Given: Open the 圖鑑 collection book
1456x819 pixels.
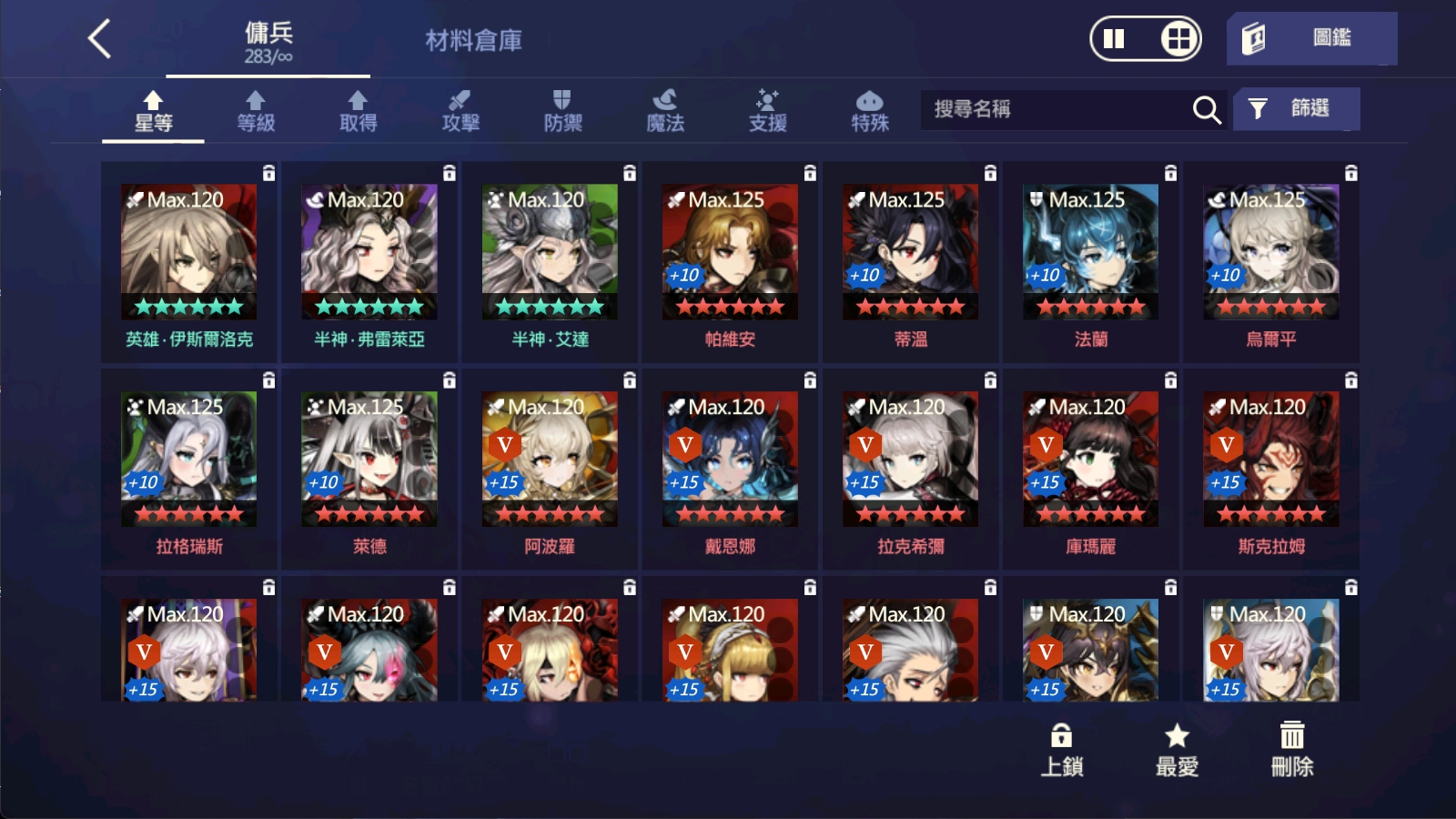Looking at the screenshot, I should [1314, 38].
